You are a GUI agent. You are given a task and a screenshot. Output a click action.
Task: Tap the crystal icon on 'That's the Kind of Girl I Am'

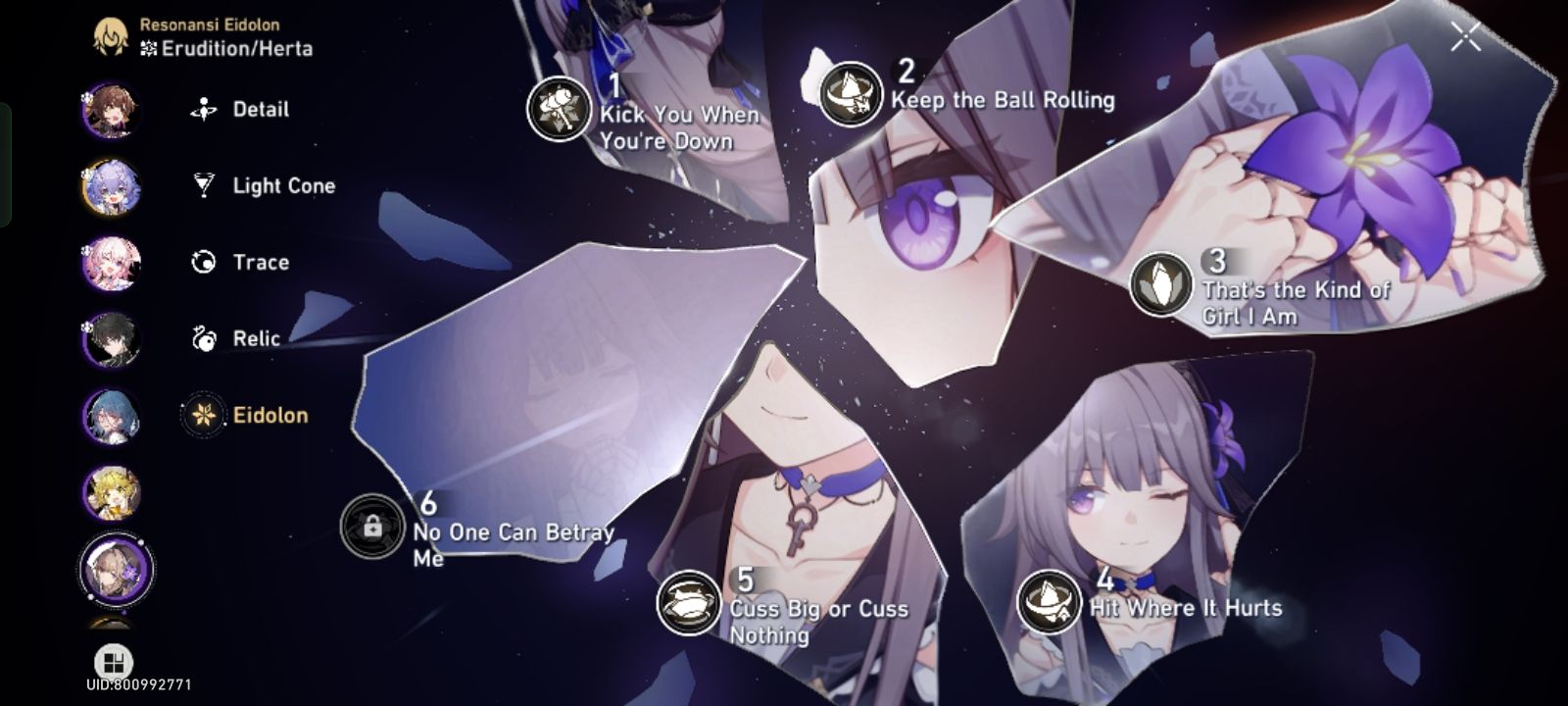[x=1162, y=285]
